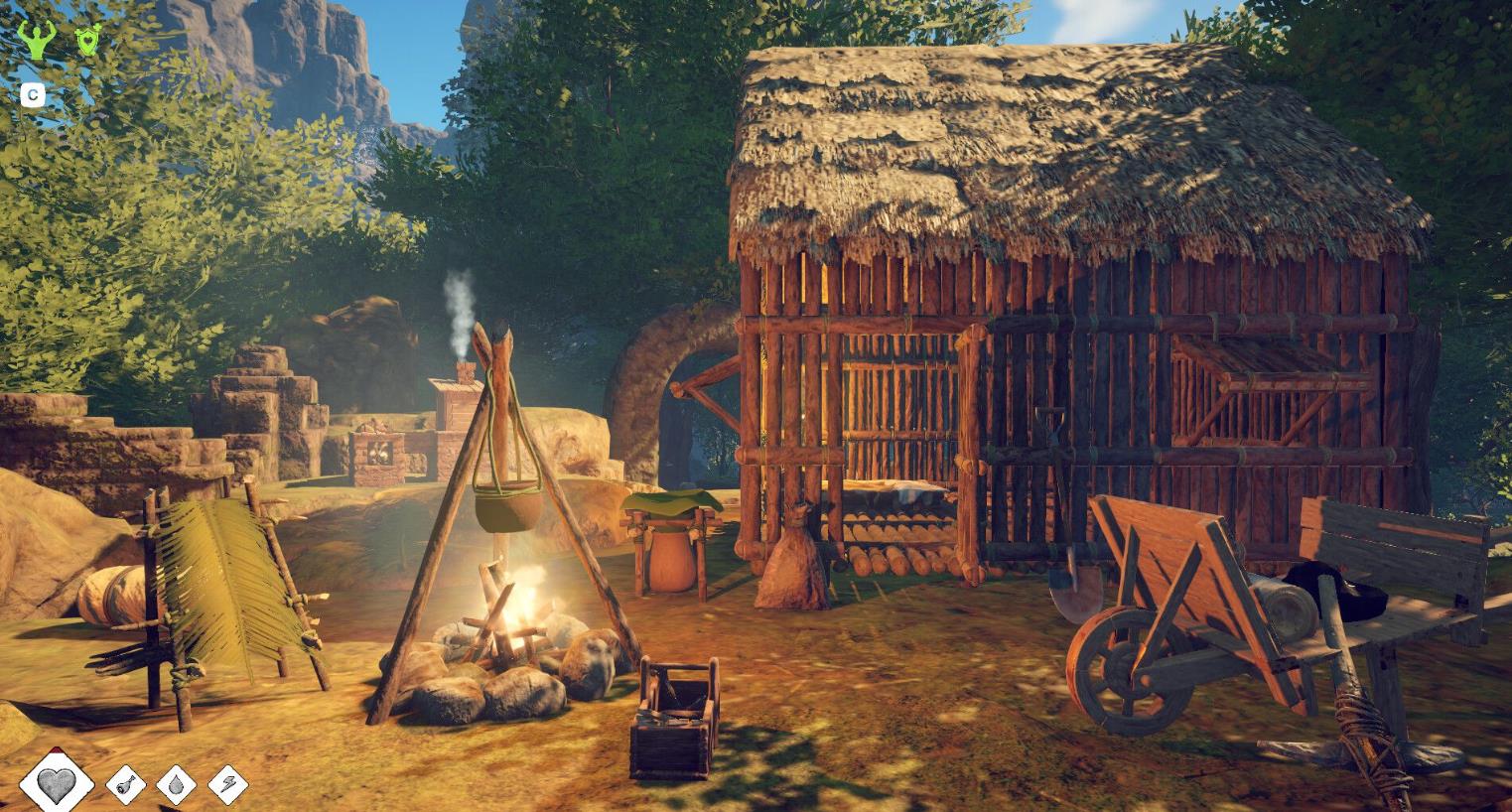Click the heart health status diamond
The height and width of the screenshot is (812, 1512).
[x=58, y=782]
